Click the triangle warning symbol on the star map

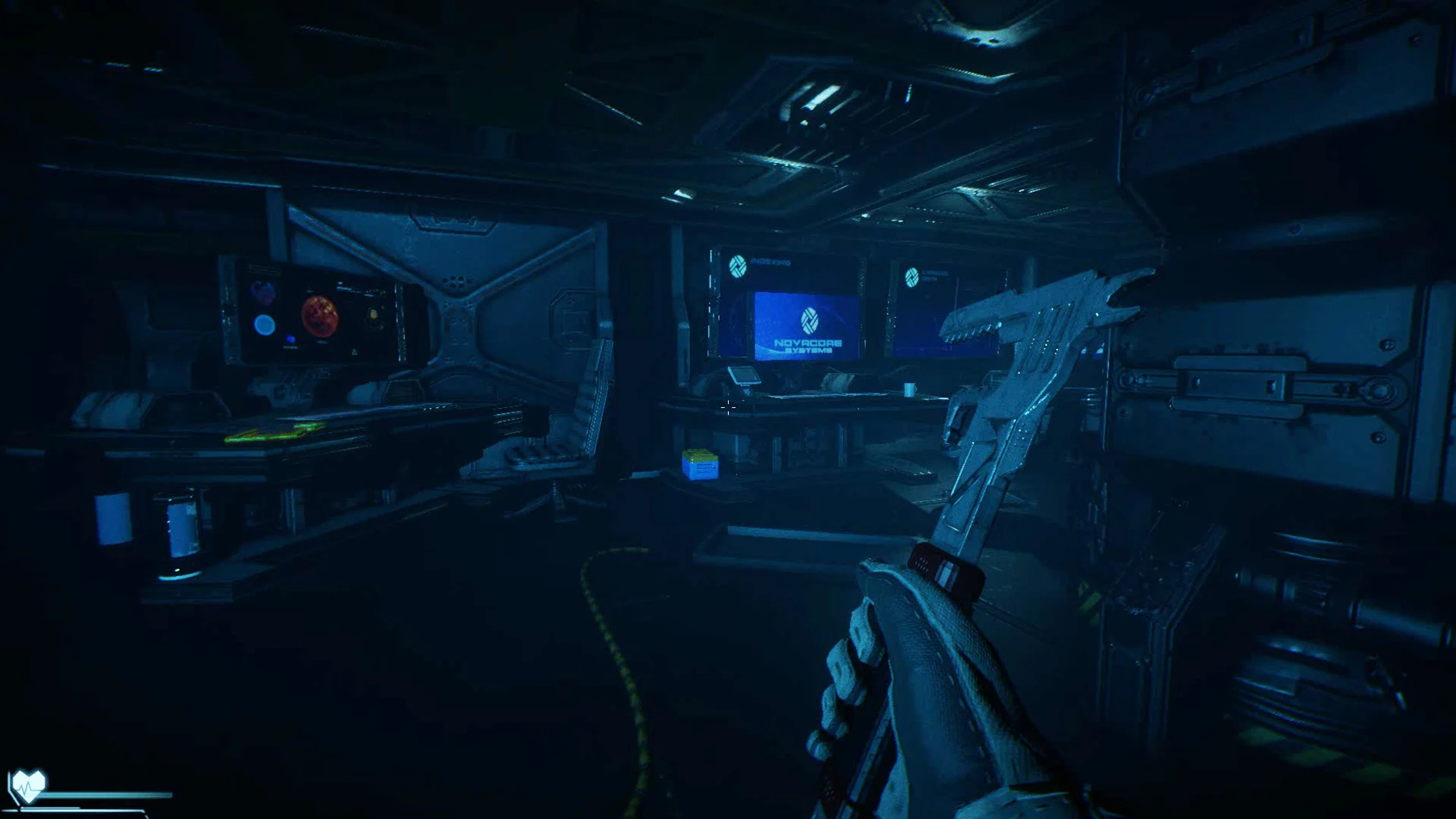point(355,352)
